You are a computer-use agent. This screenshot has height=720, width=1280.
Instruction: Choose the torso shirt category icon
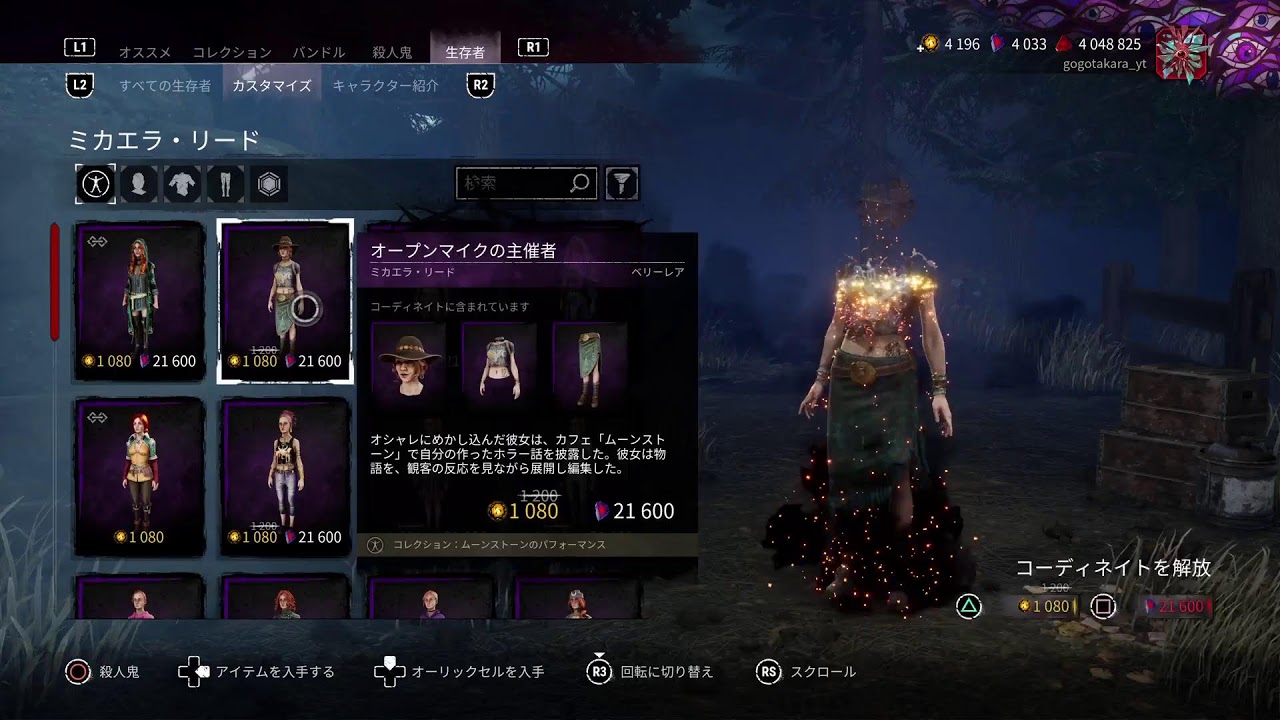pyautogui.click(x=182, y=184)
